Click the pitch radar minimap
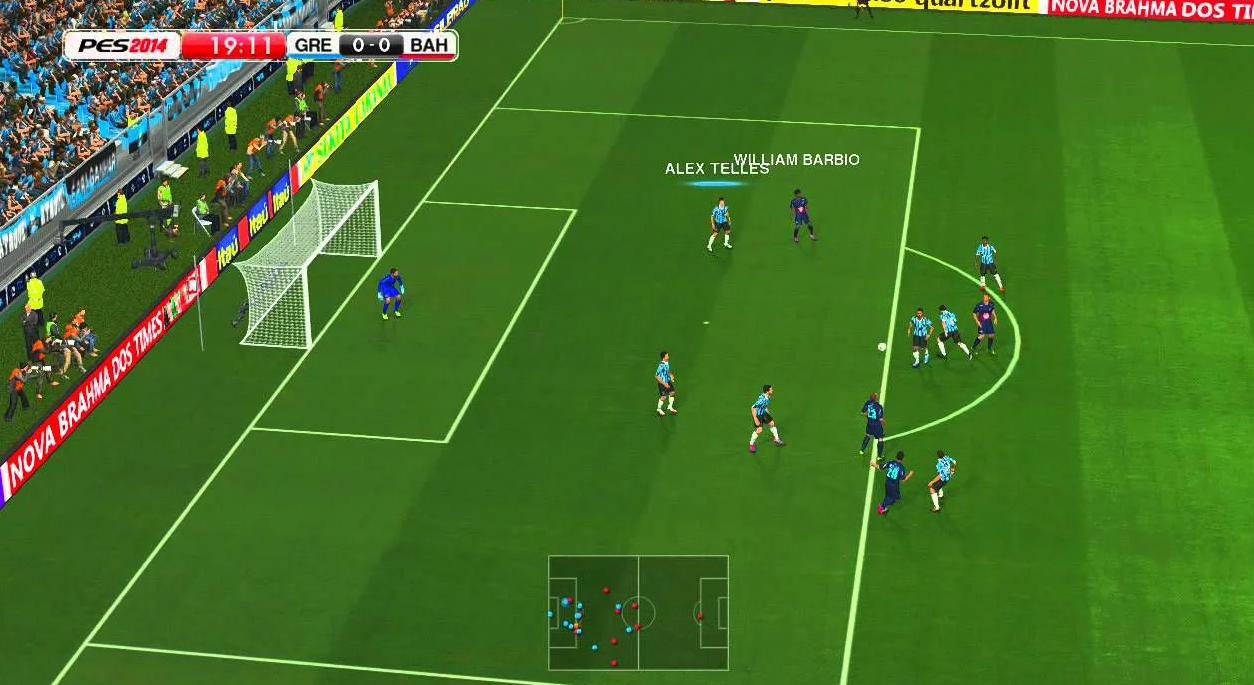 638,612
